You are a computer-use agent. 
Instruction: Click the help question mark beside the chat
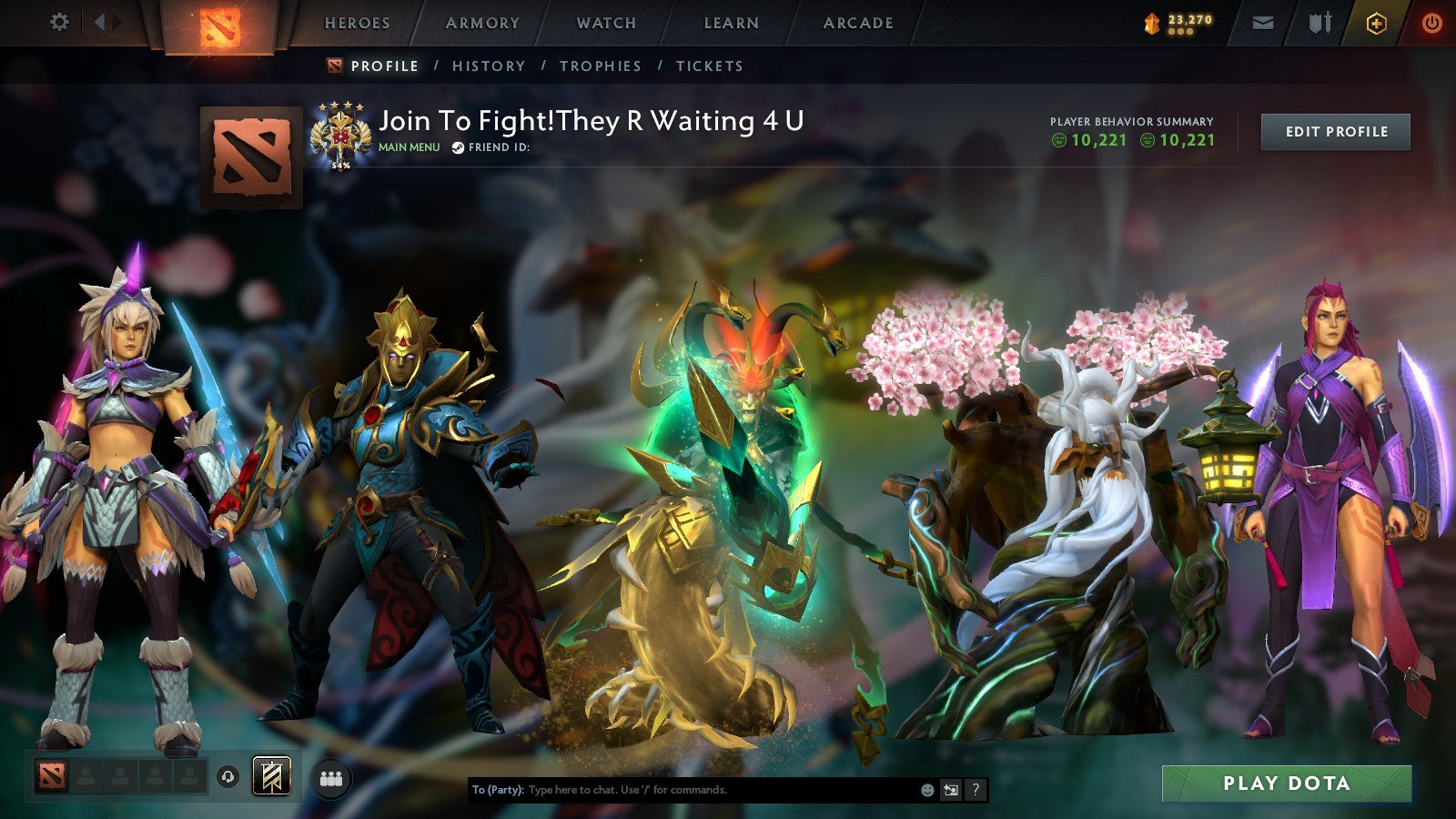point(976,791)
